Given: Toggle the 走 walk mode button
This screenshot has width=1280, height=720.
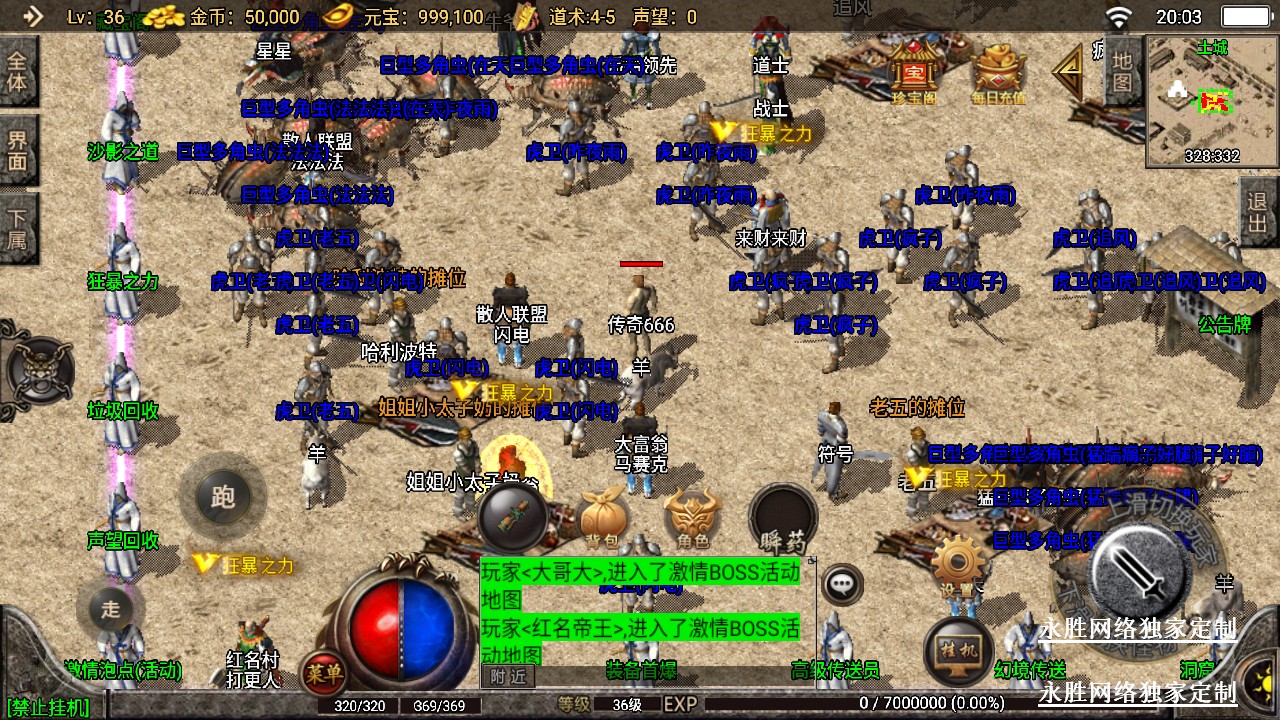Looking at the screenshot, I should point(111,607).
